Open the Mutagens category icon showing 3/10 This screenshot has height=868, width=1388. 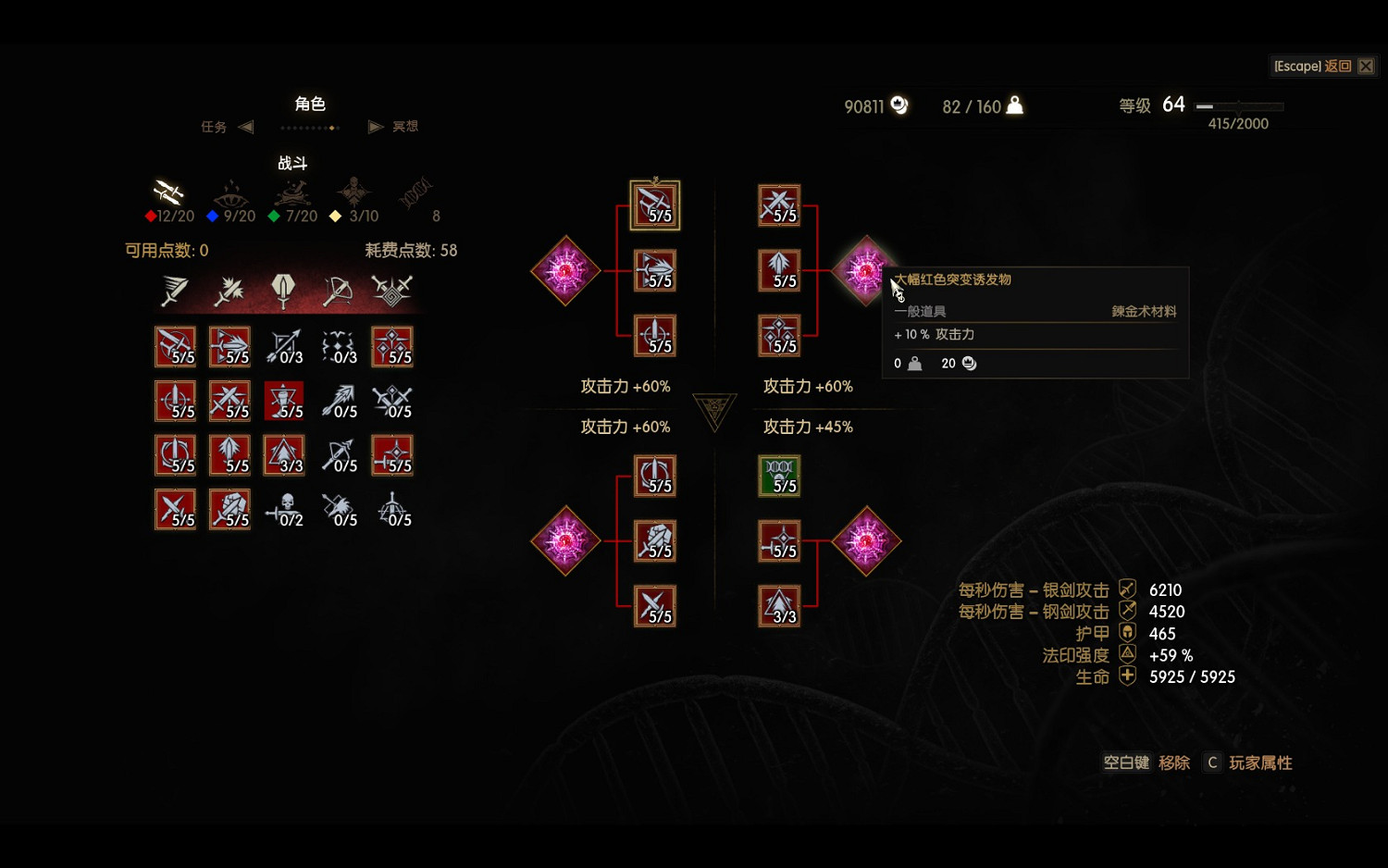(x=354, y=196)
